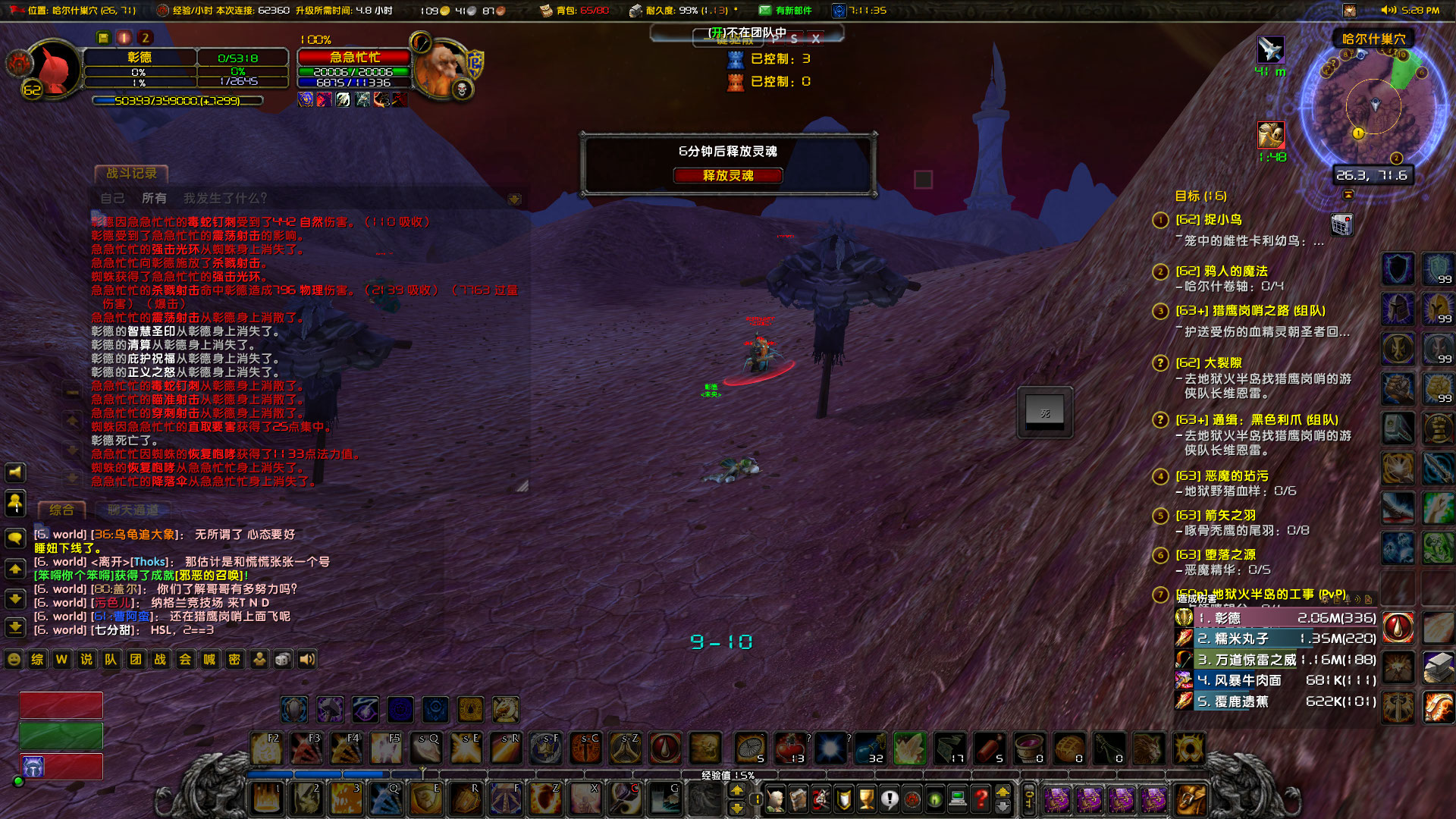Screen dimensions: 1456x819
Task: Open character info from the micro menu
Action: 776,800
